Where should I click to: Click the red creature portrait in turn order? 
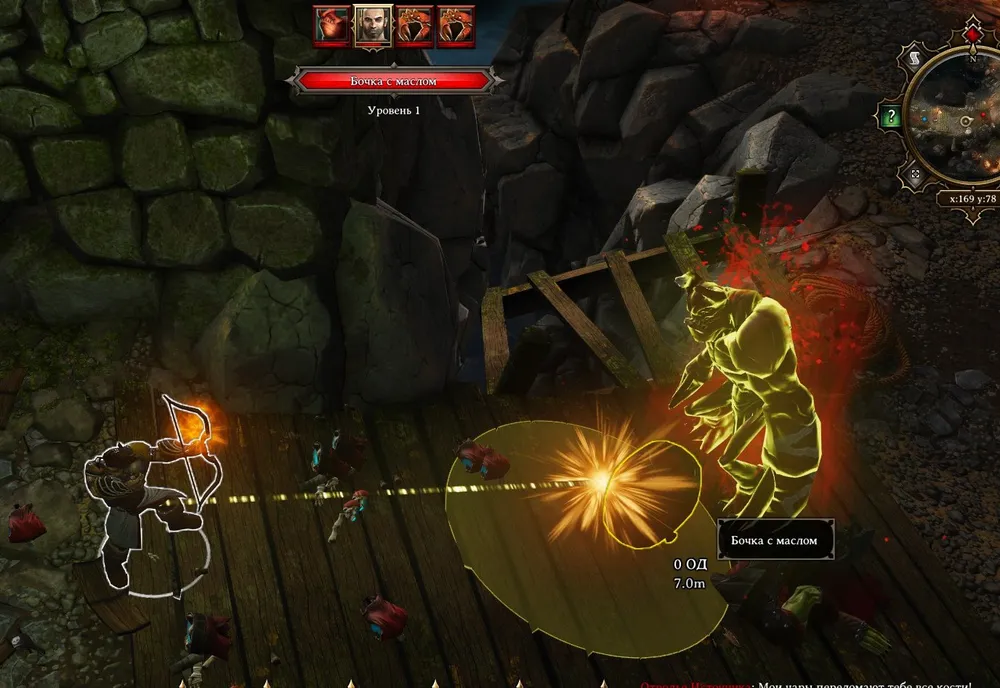click(x=332, y=26)
